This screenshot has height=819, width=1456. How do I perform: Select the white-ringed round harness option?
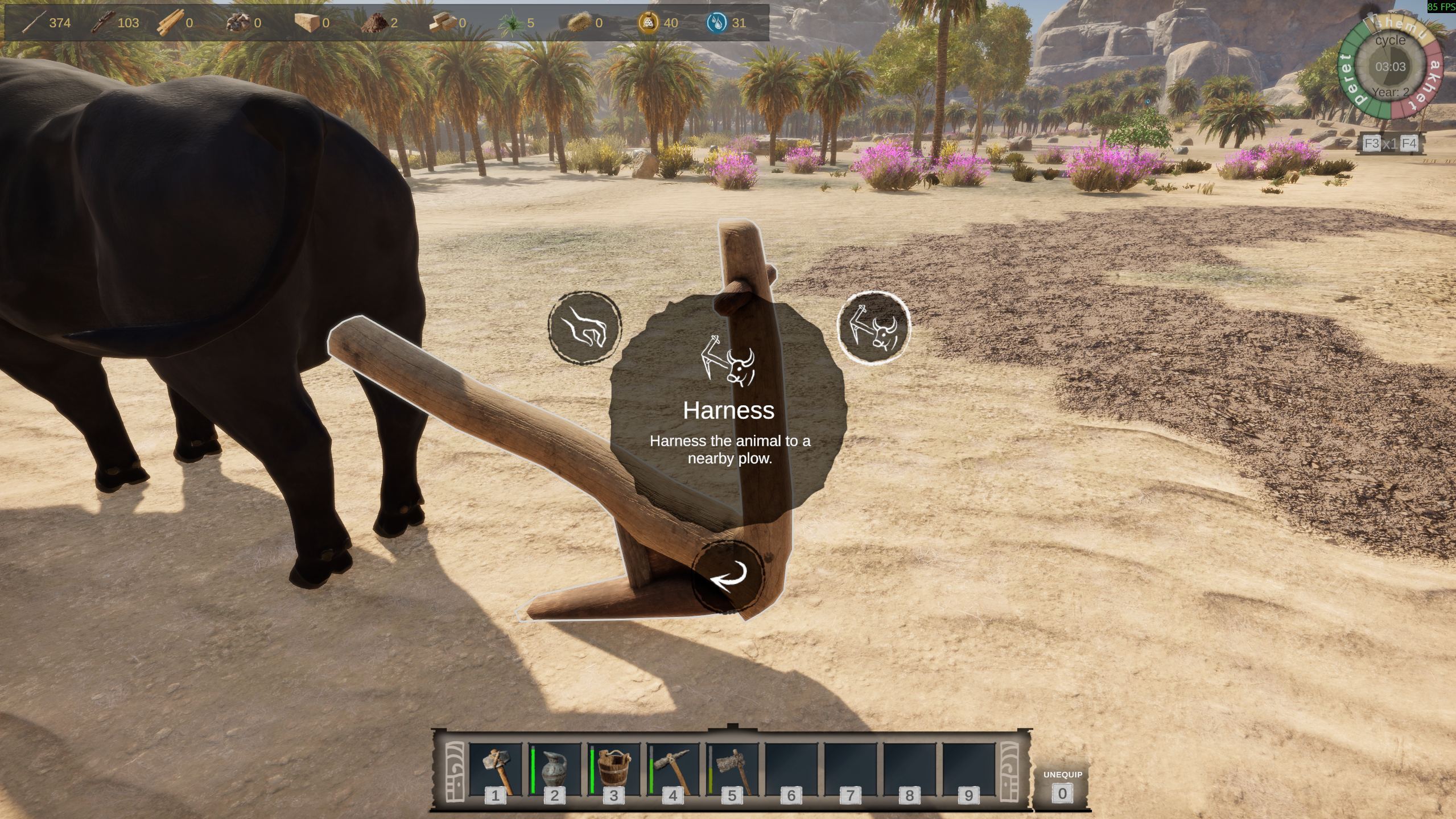coord(874,327)
